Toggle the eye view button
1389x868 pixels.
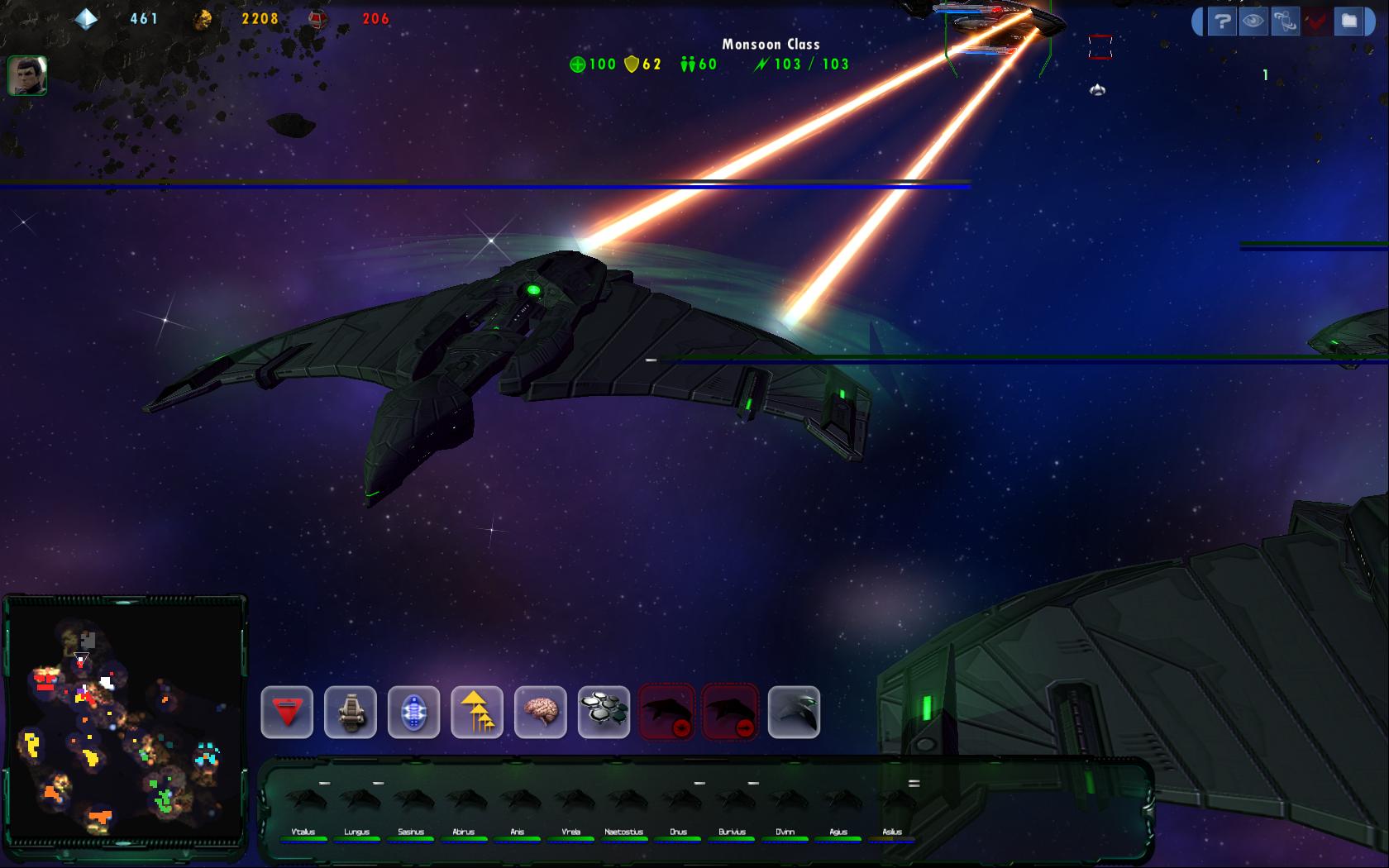click(x=1253, y=21)
